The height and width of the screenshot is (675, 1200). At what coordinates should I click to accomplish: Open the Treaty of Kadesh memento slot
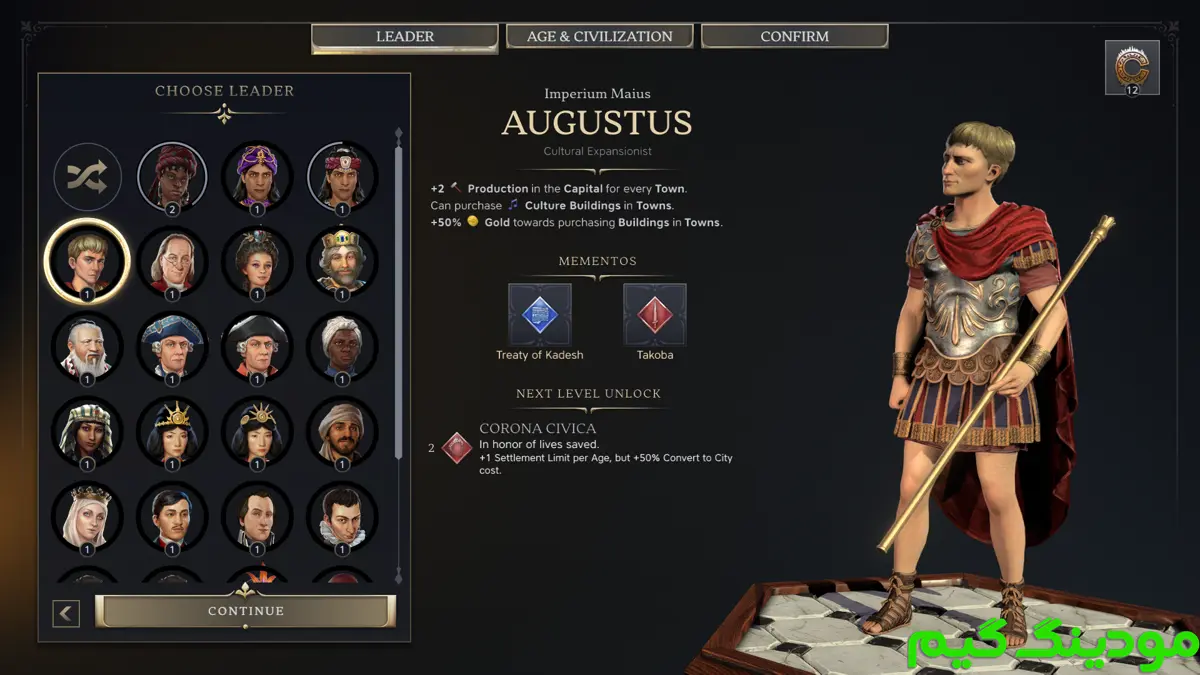(x=540, y=315)
